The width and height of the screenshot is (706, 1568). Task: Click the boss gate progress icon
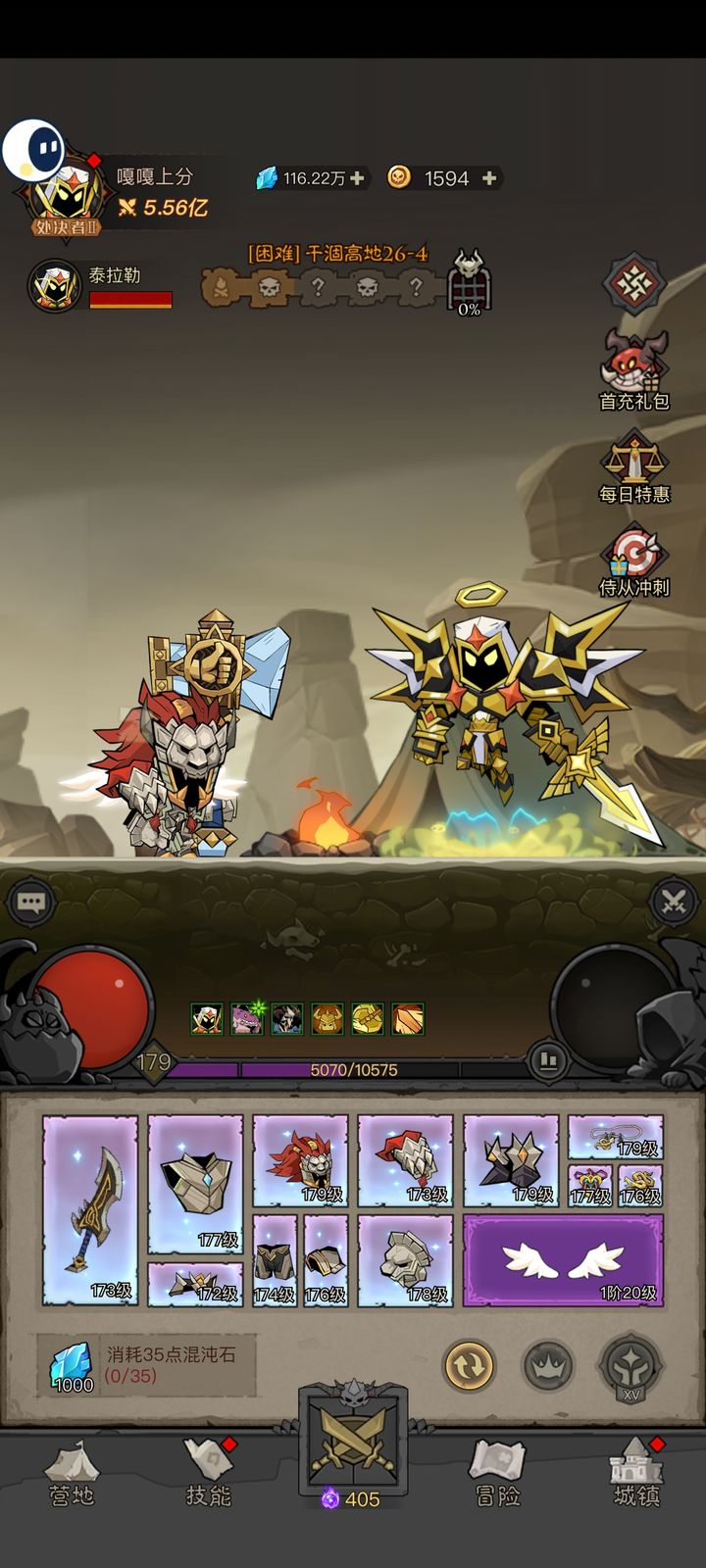pyautogui.click(x=470, y=282)
